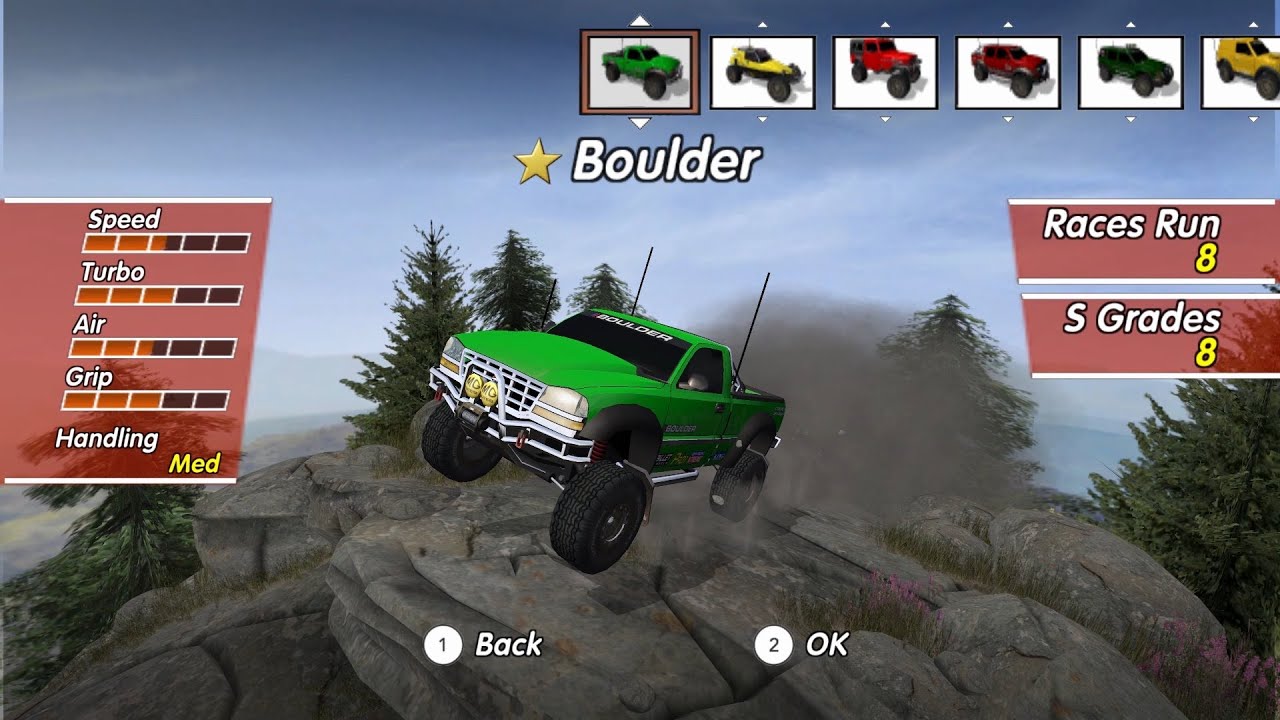Click the down arrow below the green truck
The image size is (1280, 720).
point(640,122)
